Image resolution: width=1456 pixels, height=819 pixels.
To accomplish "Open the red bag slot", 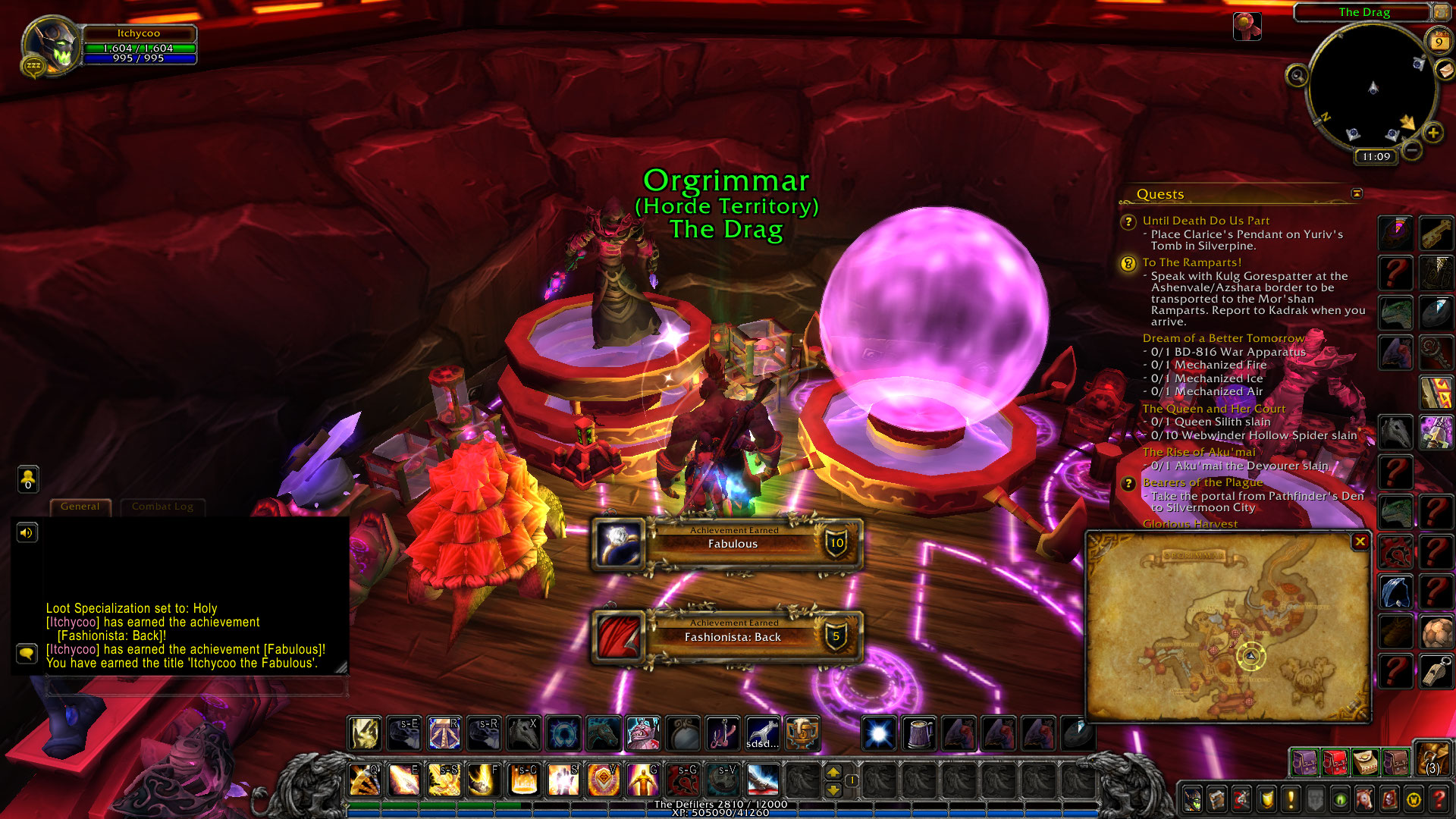I will [x=1335, y=762].
